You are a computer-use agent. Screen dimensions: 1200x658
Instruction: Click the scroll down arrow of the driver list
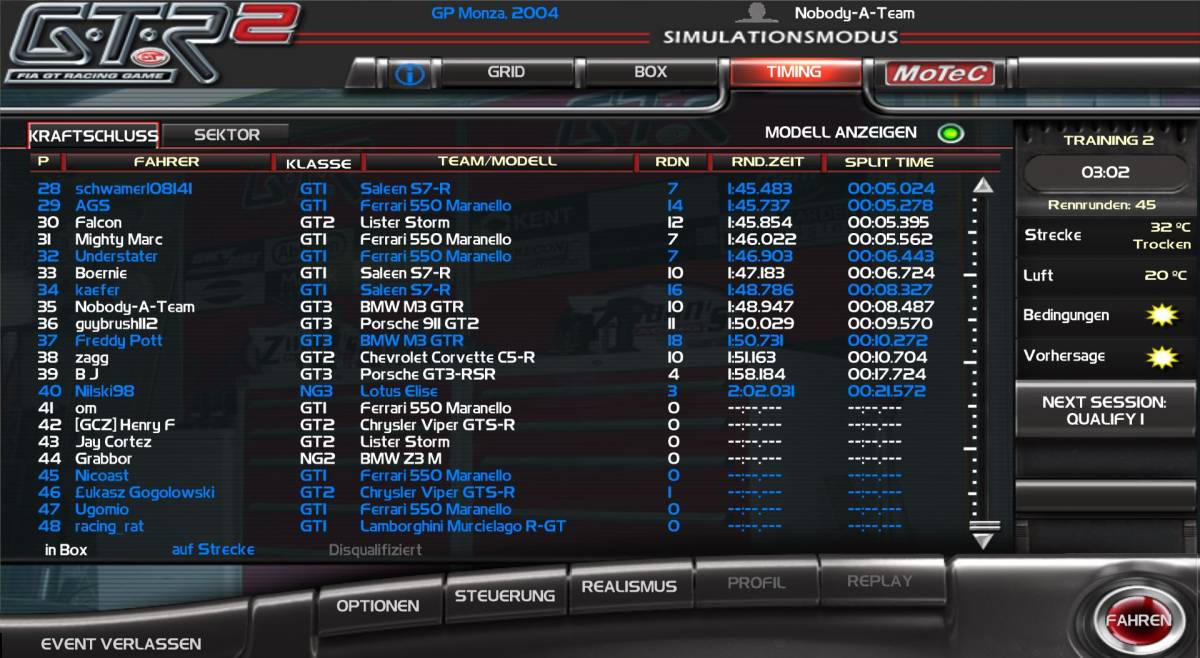(983, 540)
